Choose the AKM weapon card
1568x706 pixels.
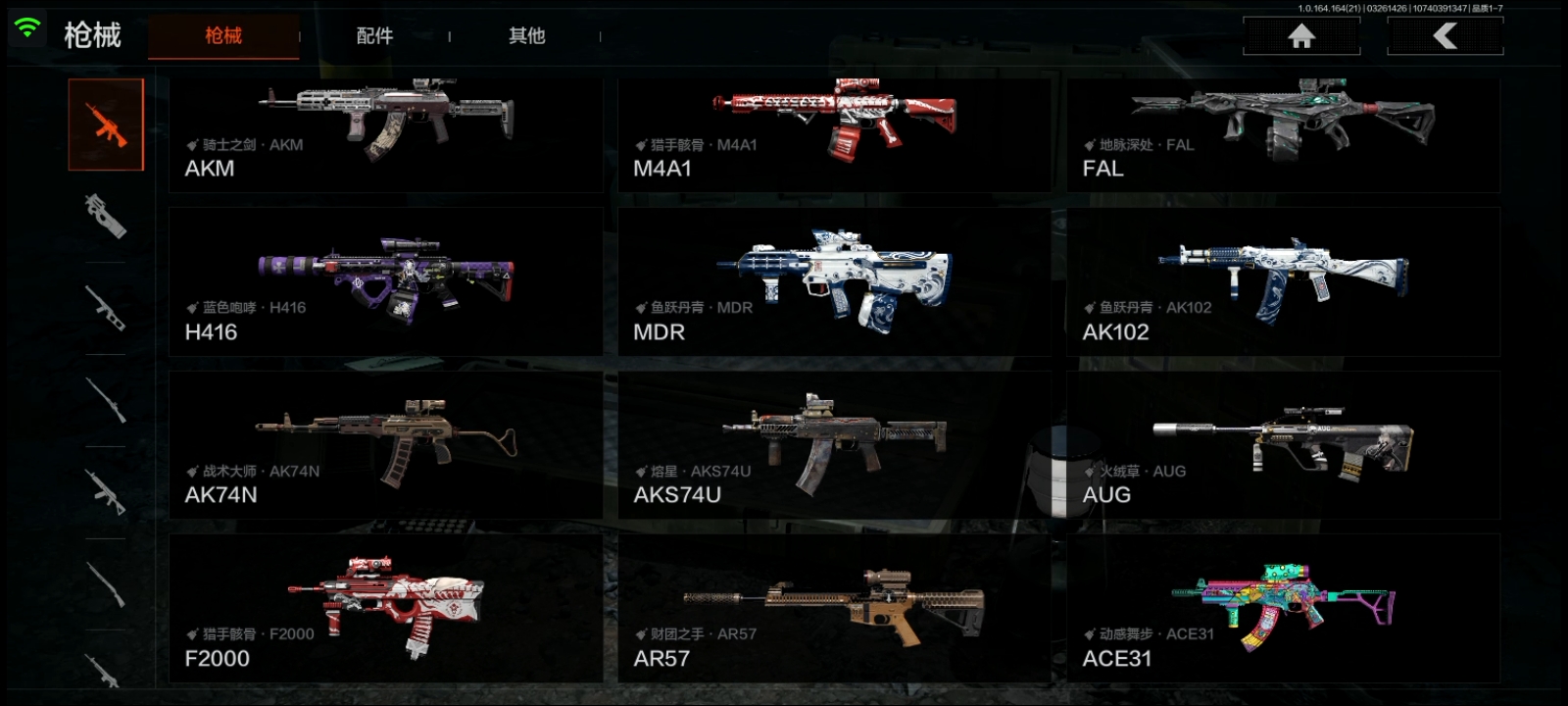[386, 134]
